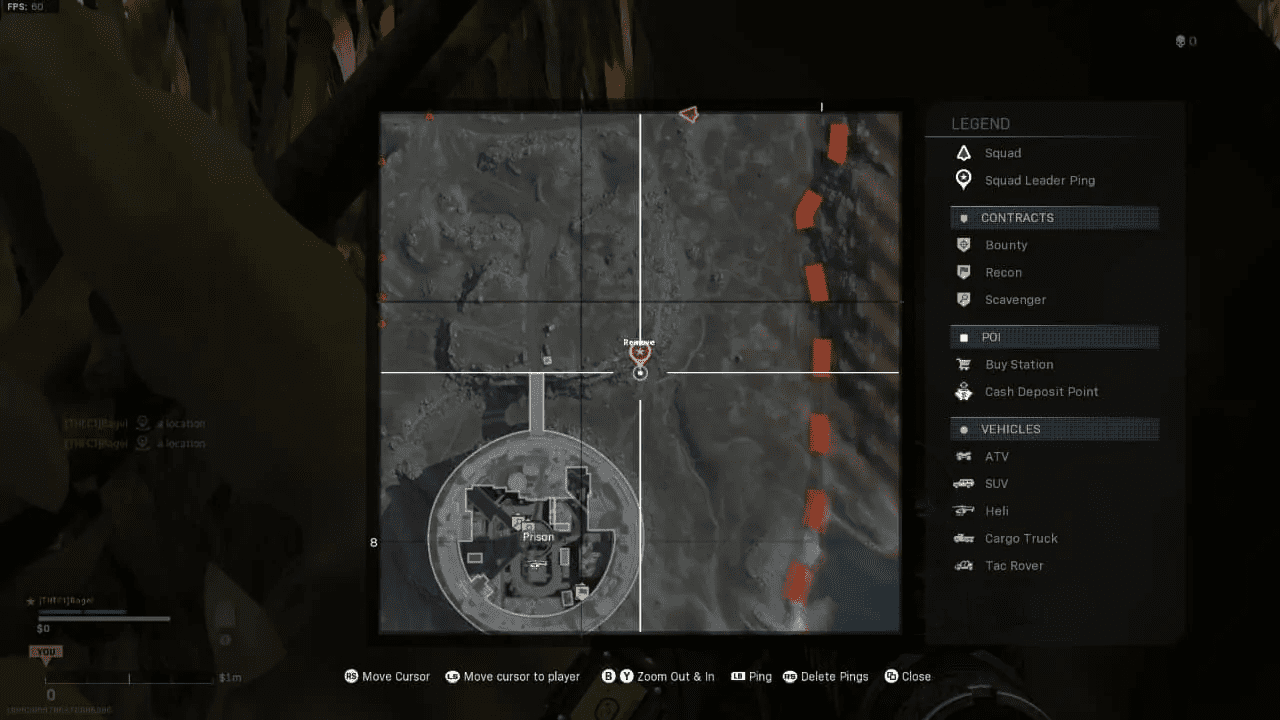Viewport: 1280px width, 720px height.
Task: Click the ATV vehicle icon
Action: [963, 456]
